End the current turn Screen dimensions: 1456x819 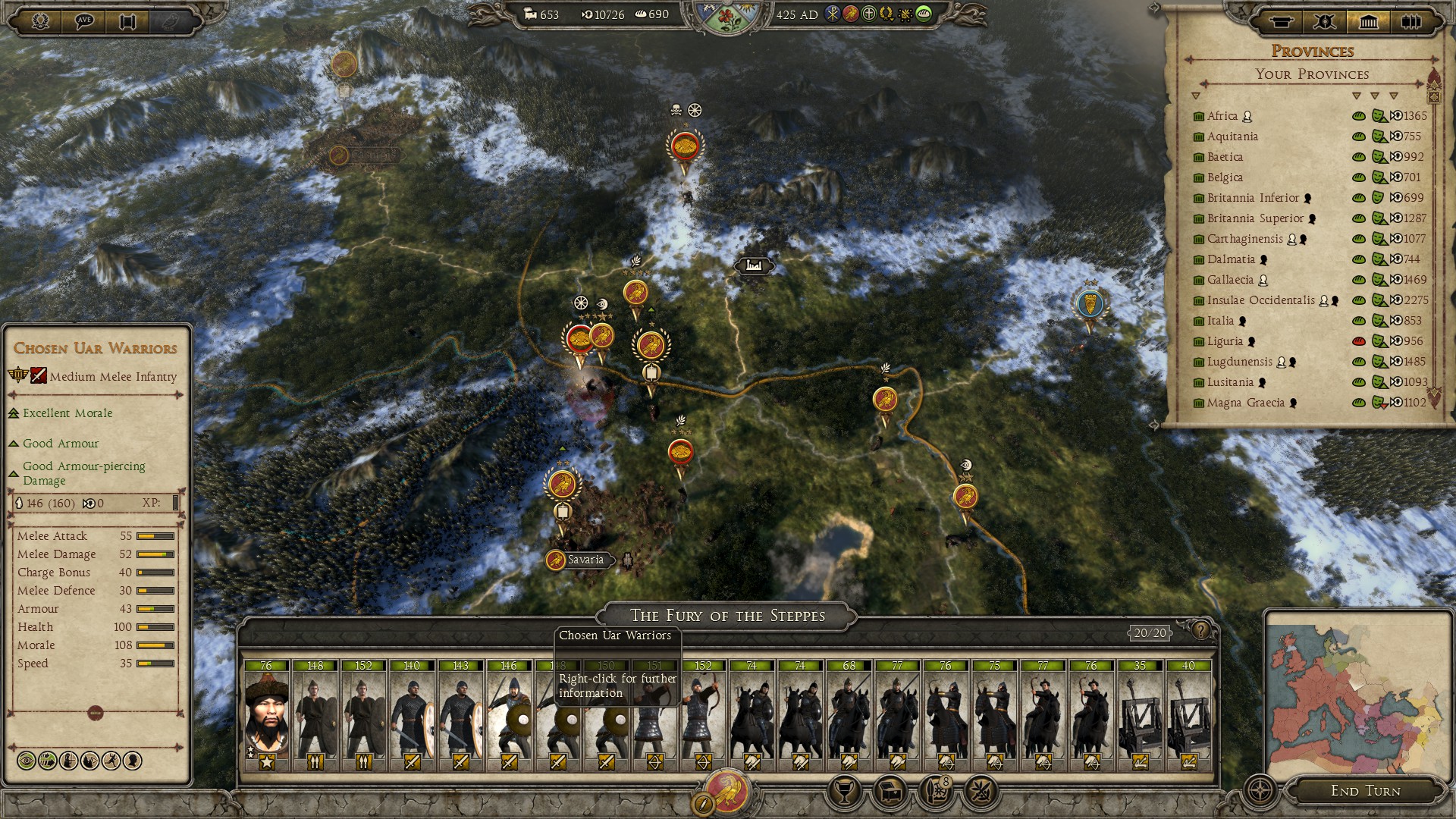point(1365,791)
